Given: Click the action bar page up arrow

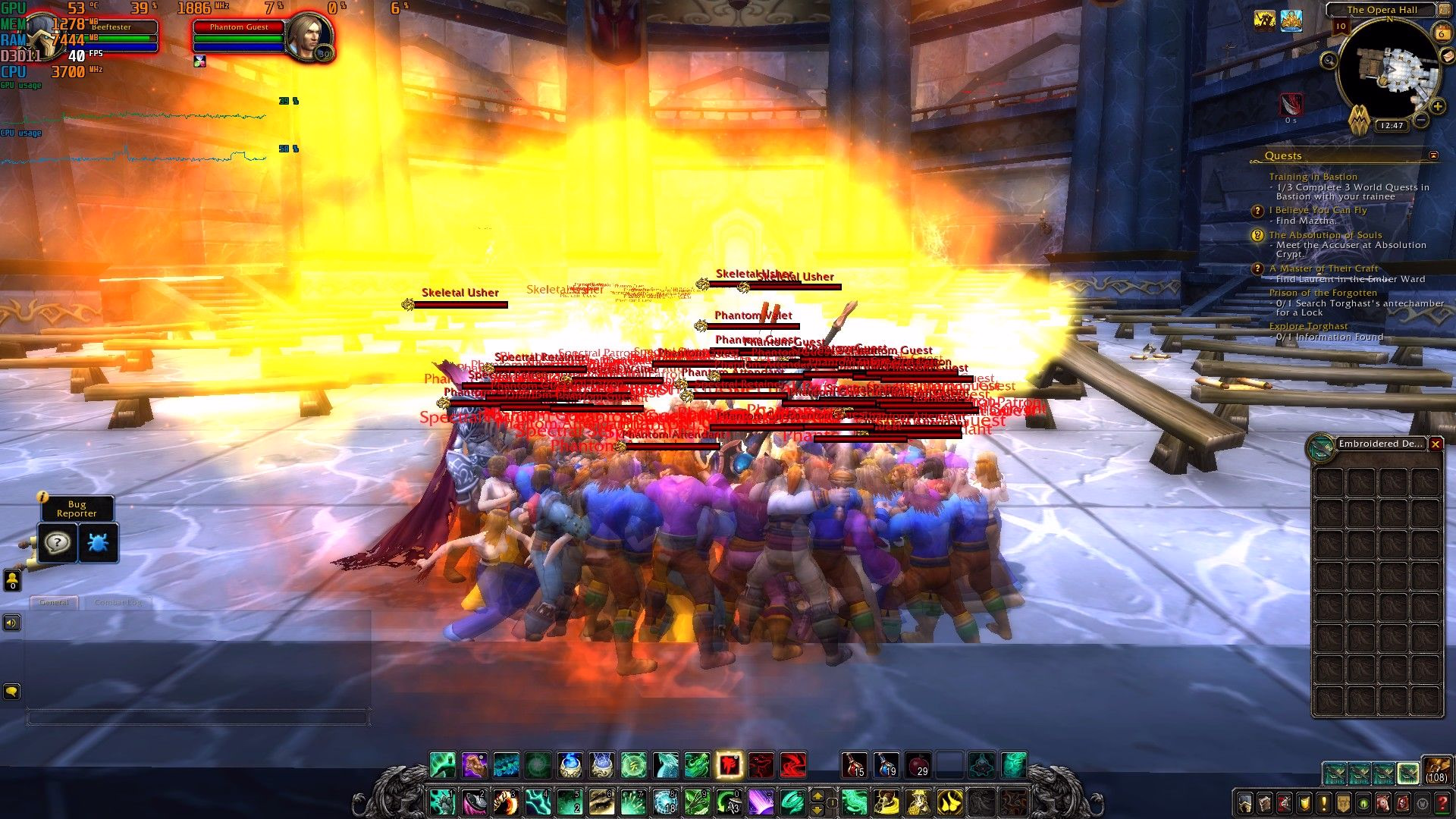Looking at the screenshot, I should click(x=817, y=795).
